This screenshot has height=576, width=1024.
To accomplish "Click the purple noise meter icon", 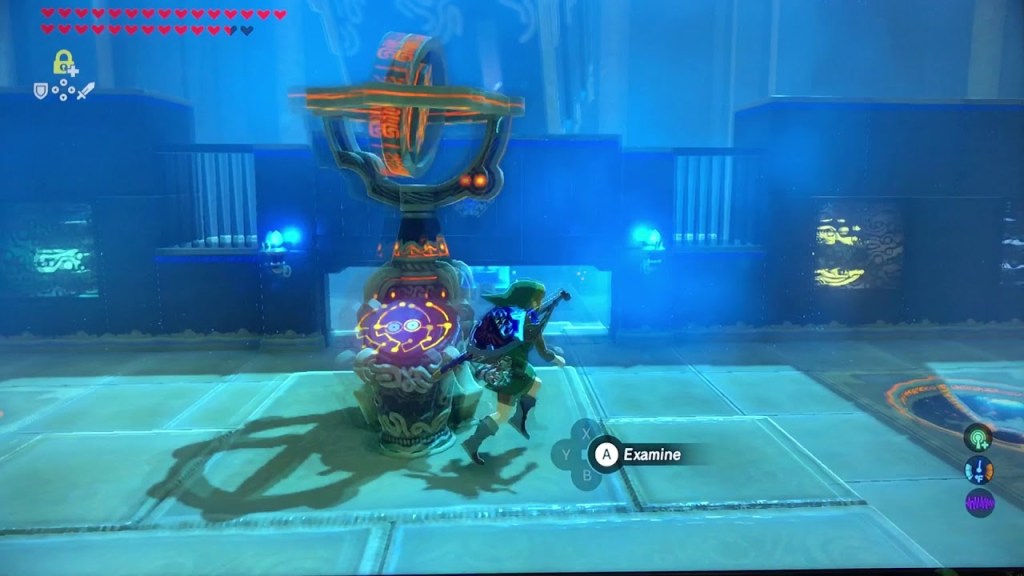I will (978, 503).
